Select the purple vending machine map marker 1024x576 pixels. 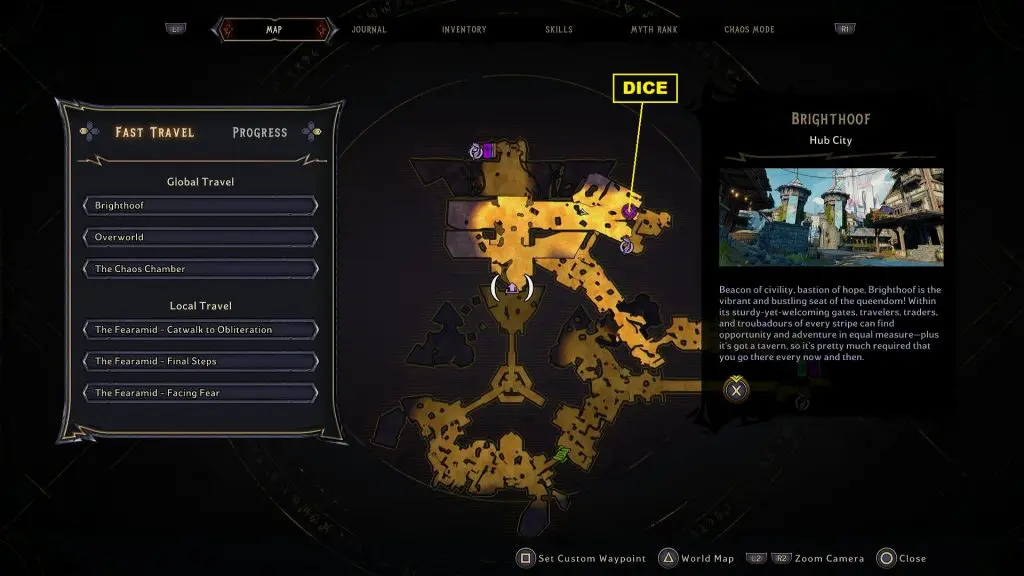[487, 151]
